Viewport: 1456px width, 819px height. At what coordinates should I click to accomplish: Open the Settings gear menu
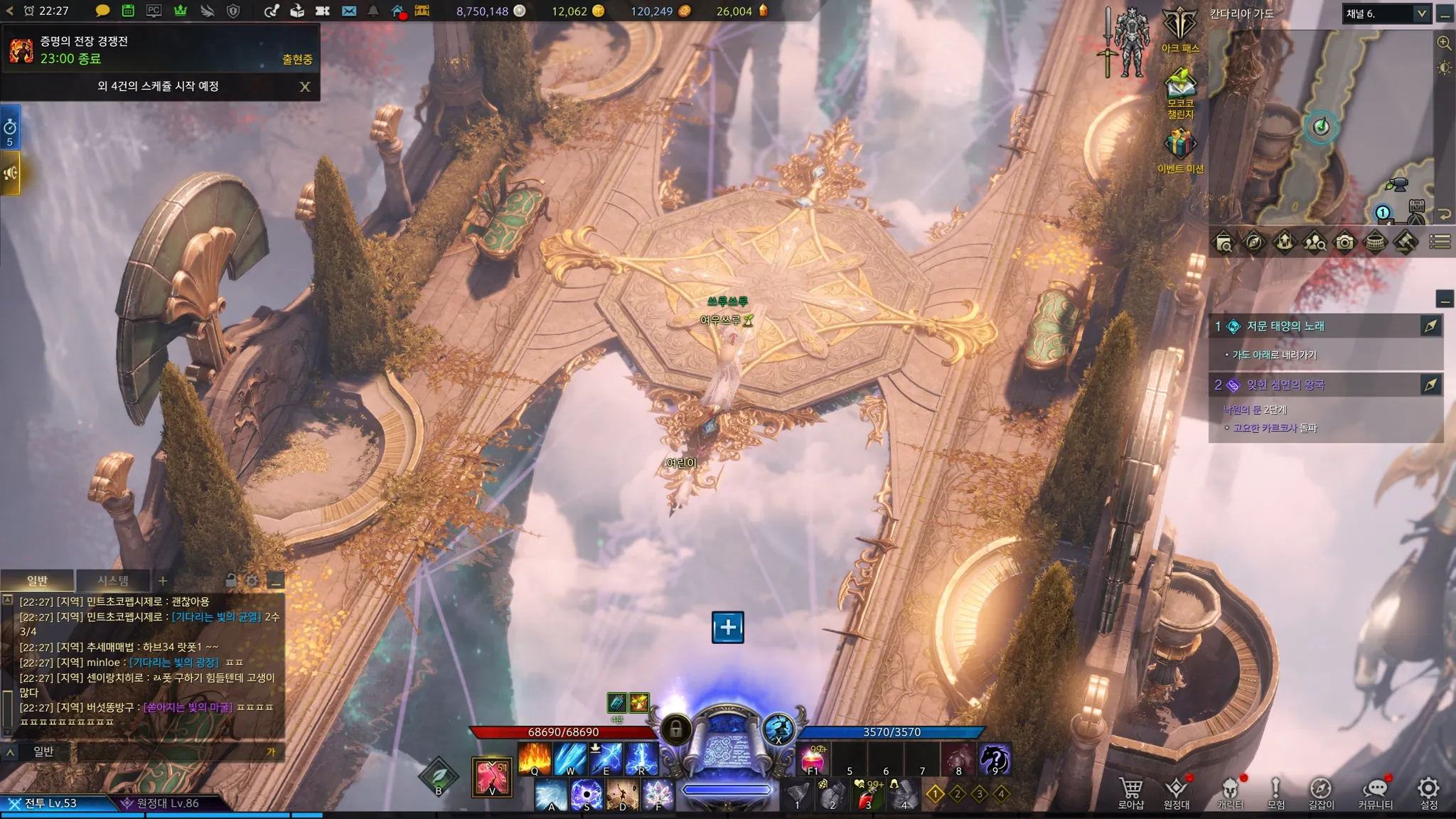click(1428, 791)
